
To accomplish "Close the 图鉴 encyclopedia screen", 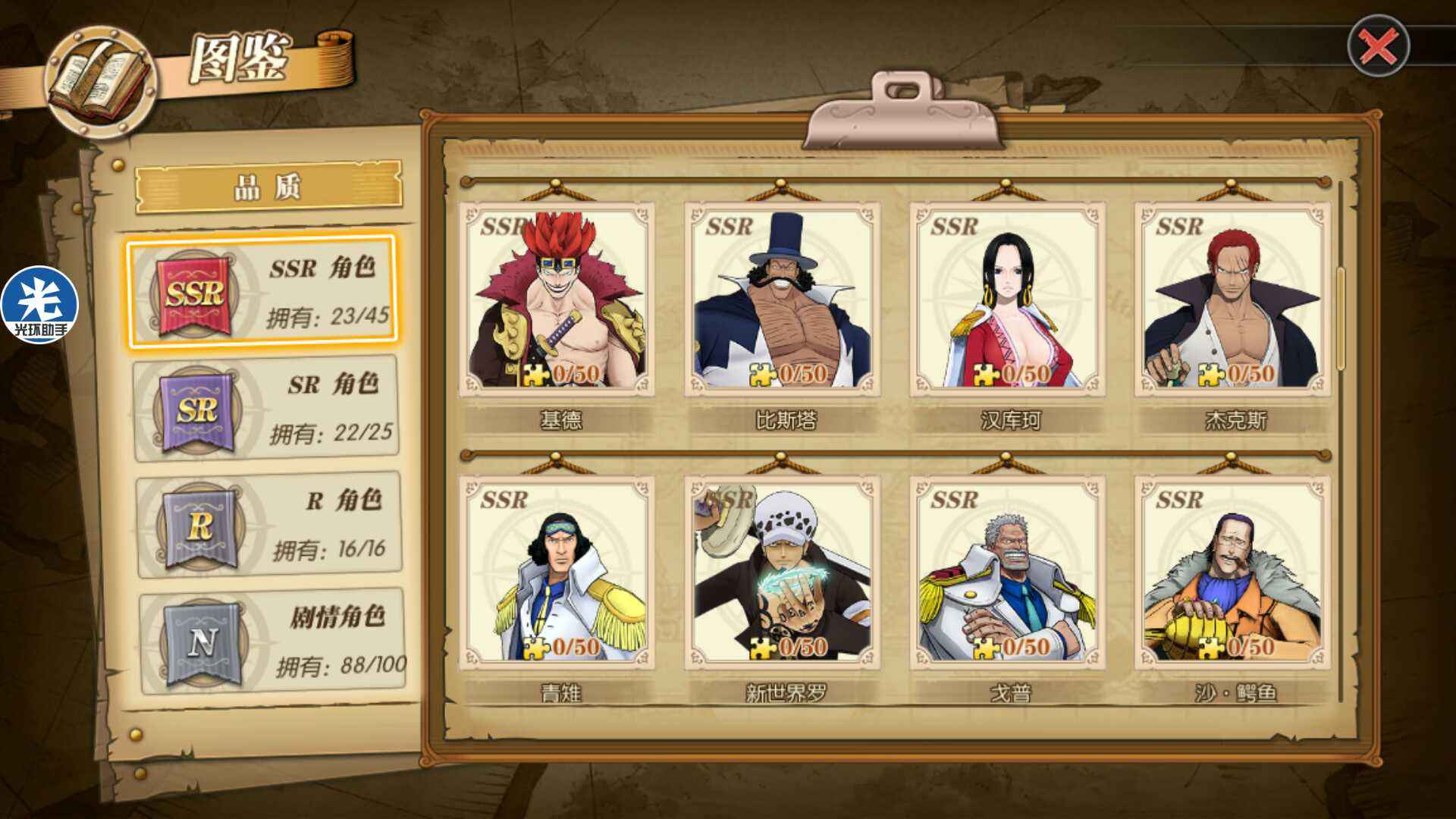I will click(1378, 46).
